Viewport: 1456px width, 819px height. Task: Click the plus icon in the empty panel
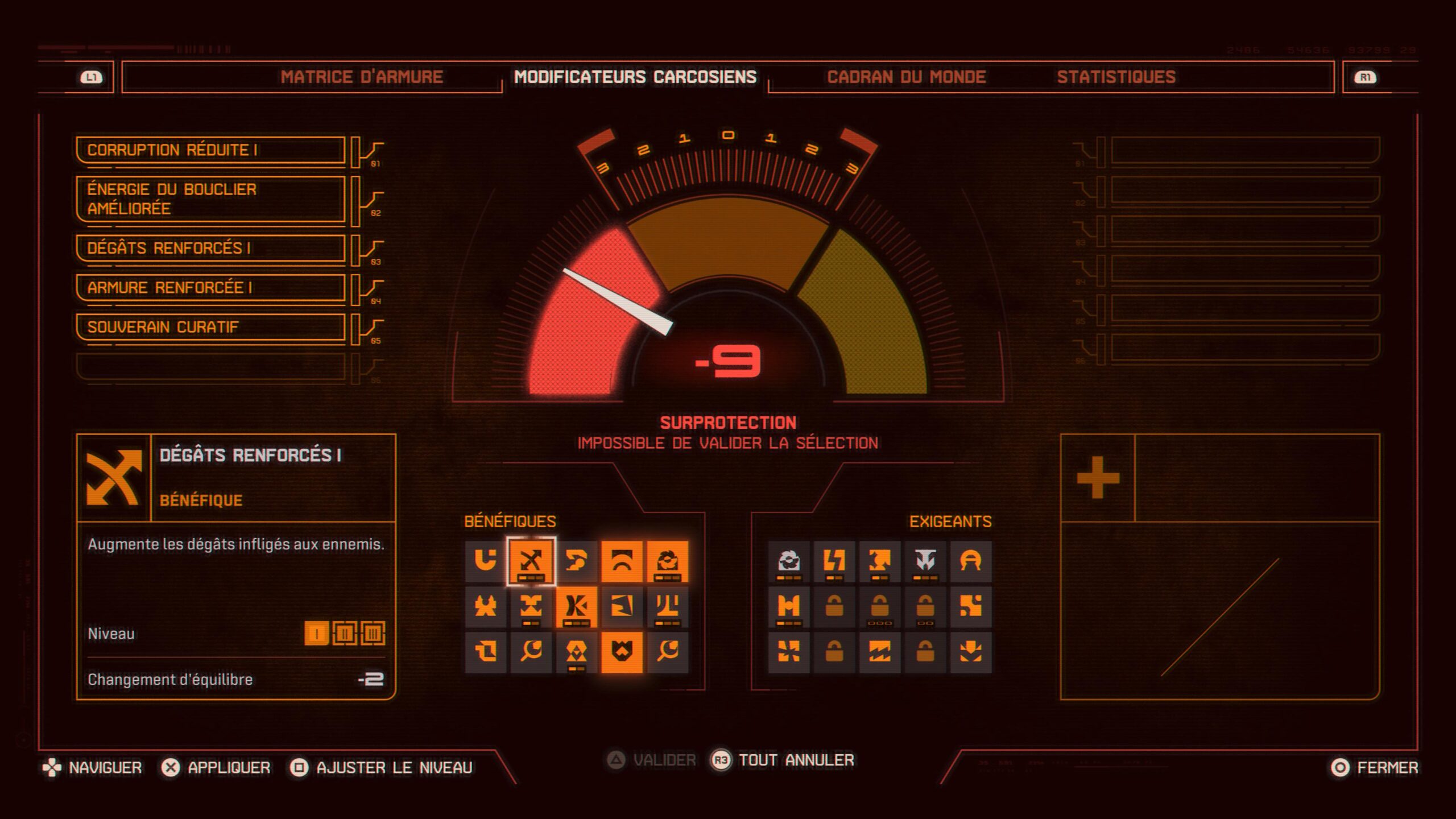1098,478
